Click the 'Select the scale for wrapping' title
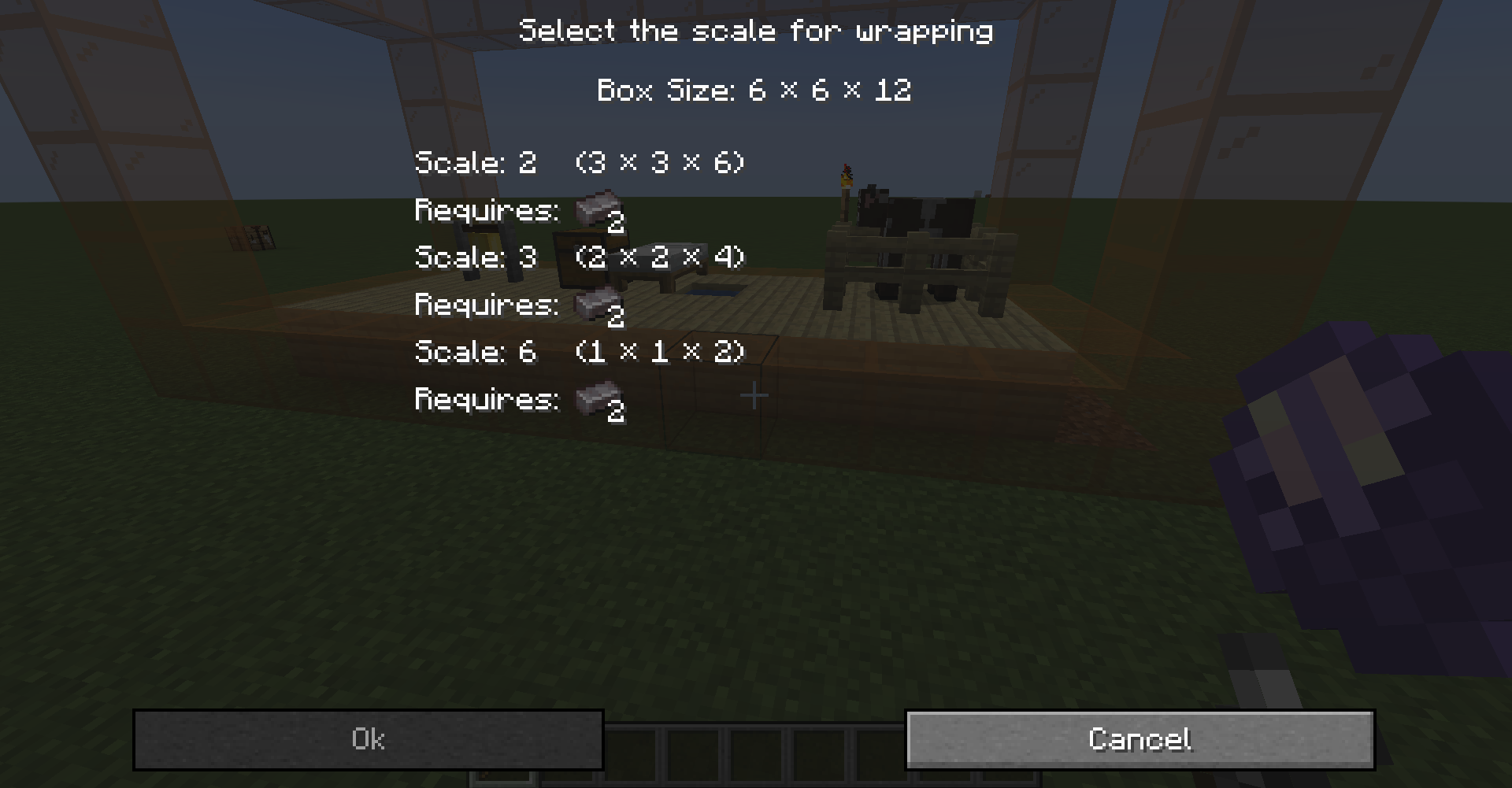This screenshot has height=788, width=1512. click(x=755, y=30)
